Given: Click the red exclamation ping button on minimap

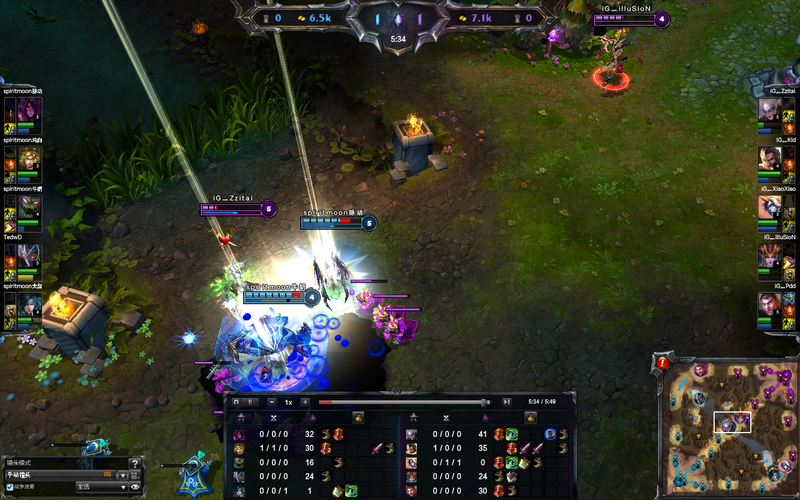Looking at the screenshot, I should 662,363.
